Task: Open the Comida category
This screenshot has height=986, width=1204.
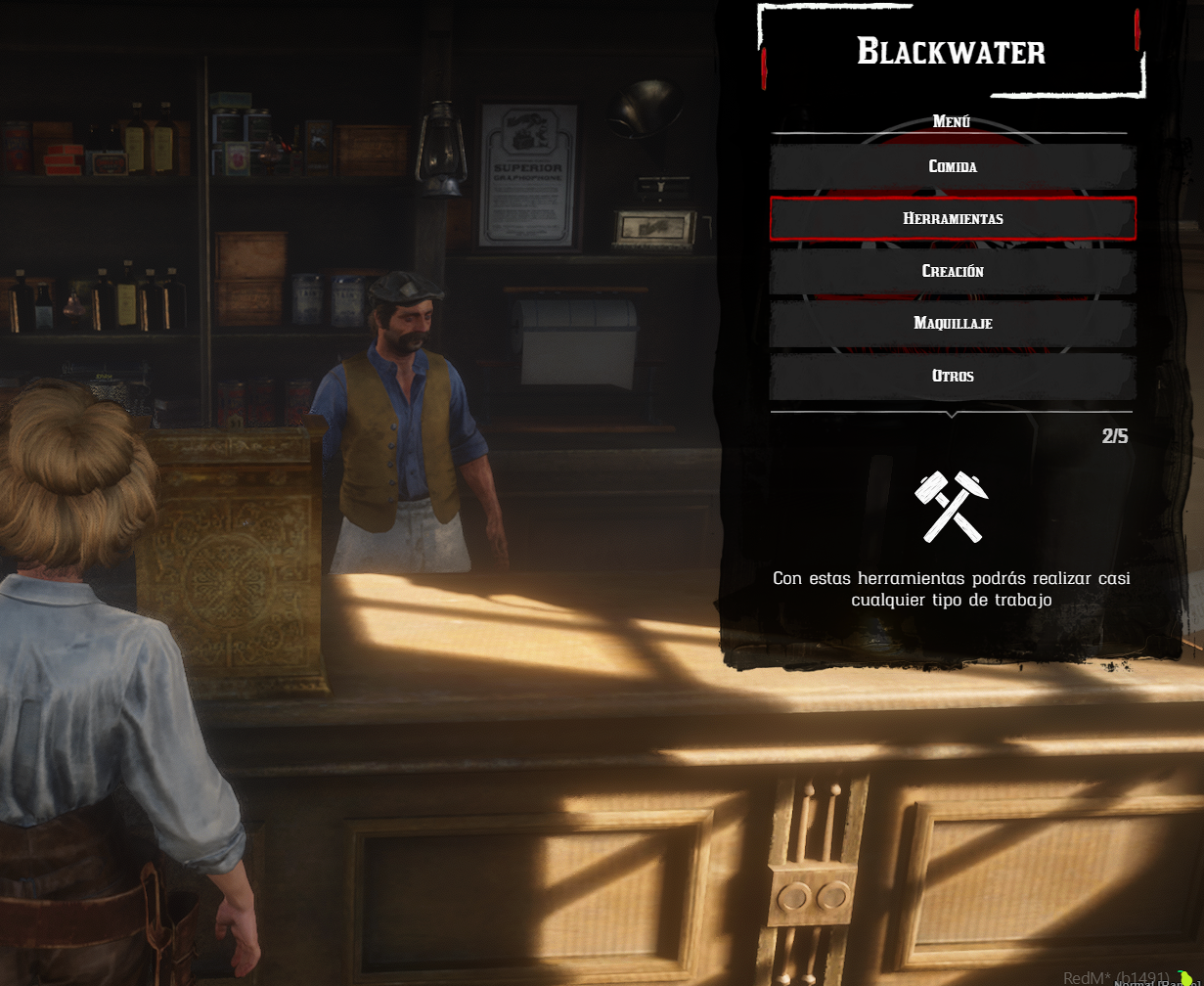Action: pyautogui.click(x=953, y=166)
